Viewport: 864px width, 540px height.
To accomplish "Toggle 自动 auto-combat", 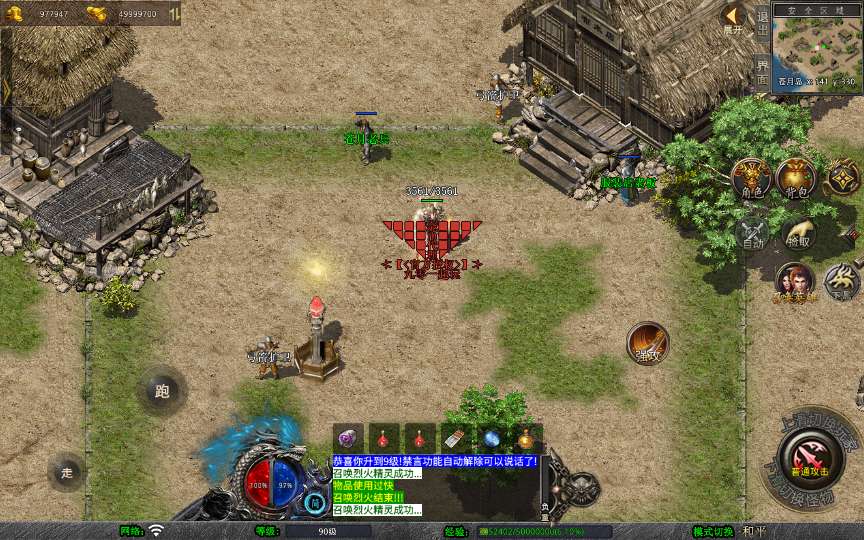I will 751,232.
